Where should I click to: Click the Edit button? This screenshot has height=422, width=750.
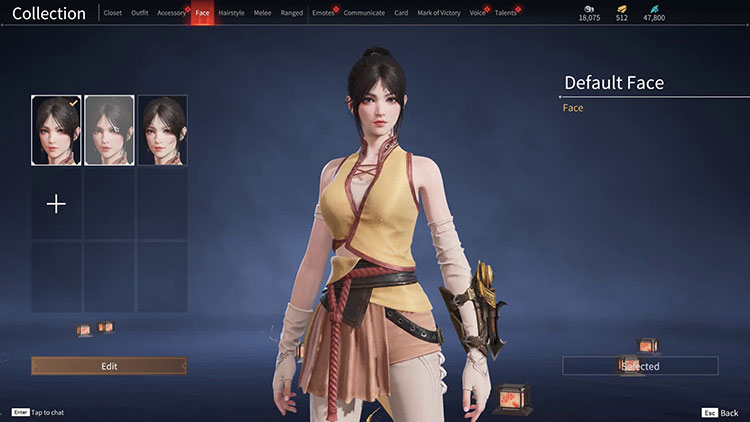(x=109, y=366)
